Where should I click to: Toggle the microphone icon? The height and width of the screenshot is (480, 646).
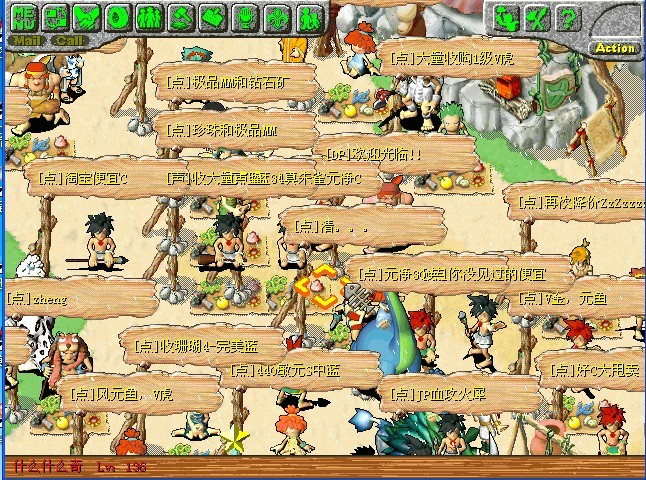(245, 17)
